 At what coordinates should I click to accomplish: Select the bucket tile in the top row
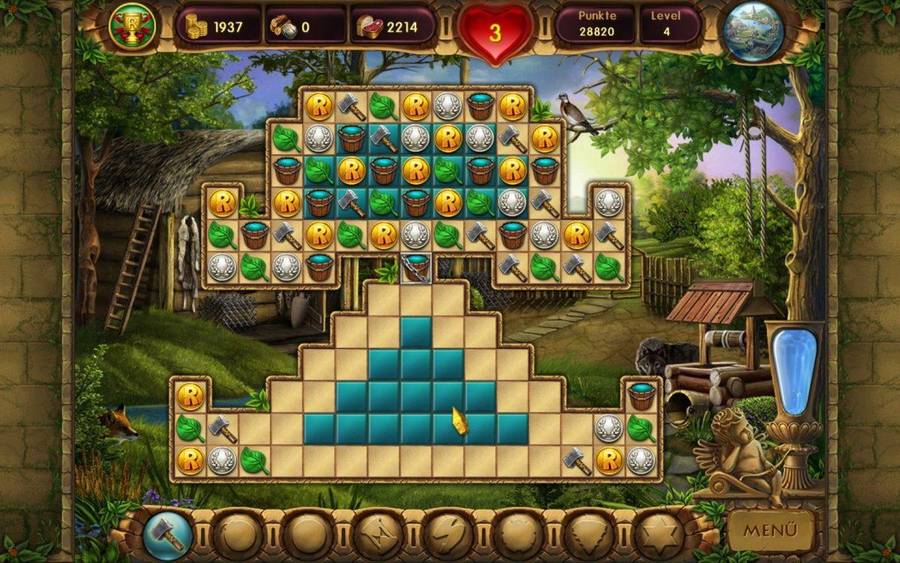point(480,105)
